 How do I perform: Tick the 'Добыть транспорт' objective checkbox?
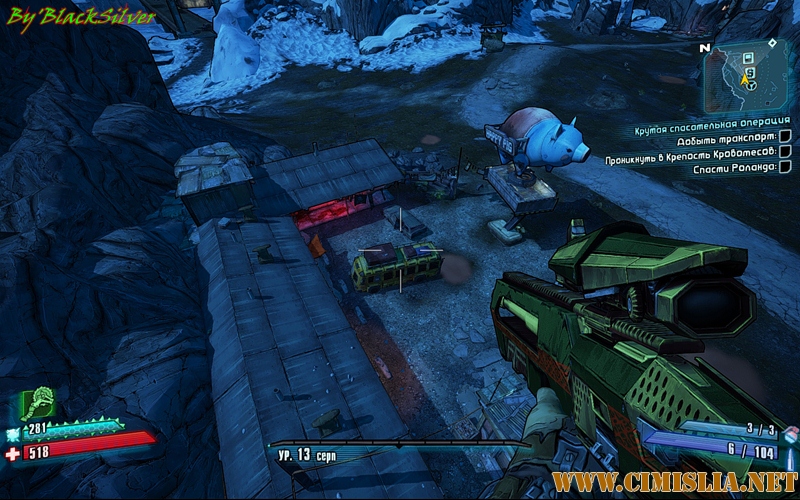[785, 137]
